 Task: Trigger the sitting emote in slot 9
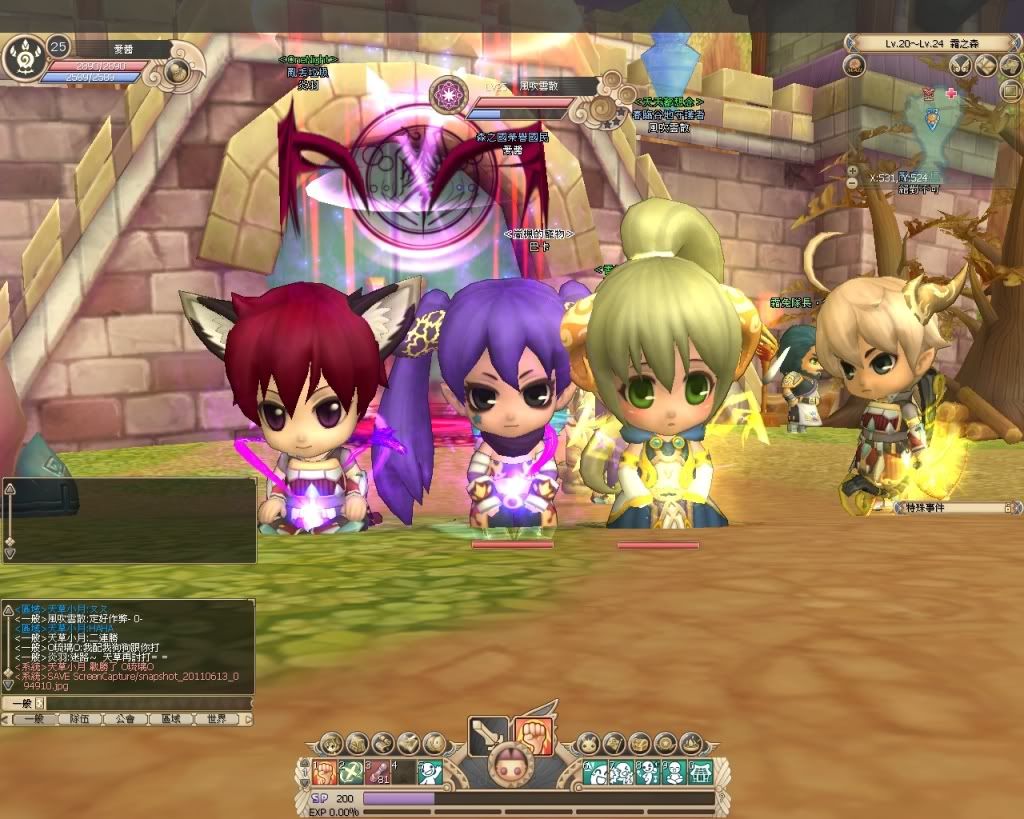click(x=674, y=772)
